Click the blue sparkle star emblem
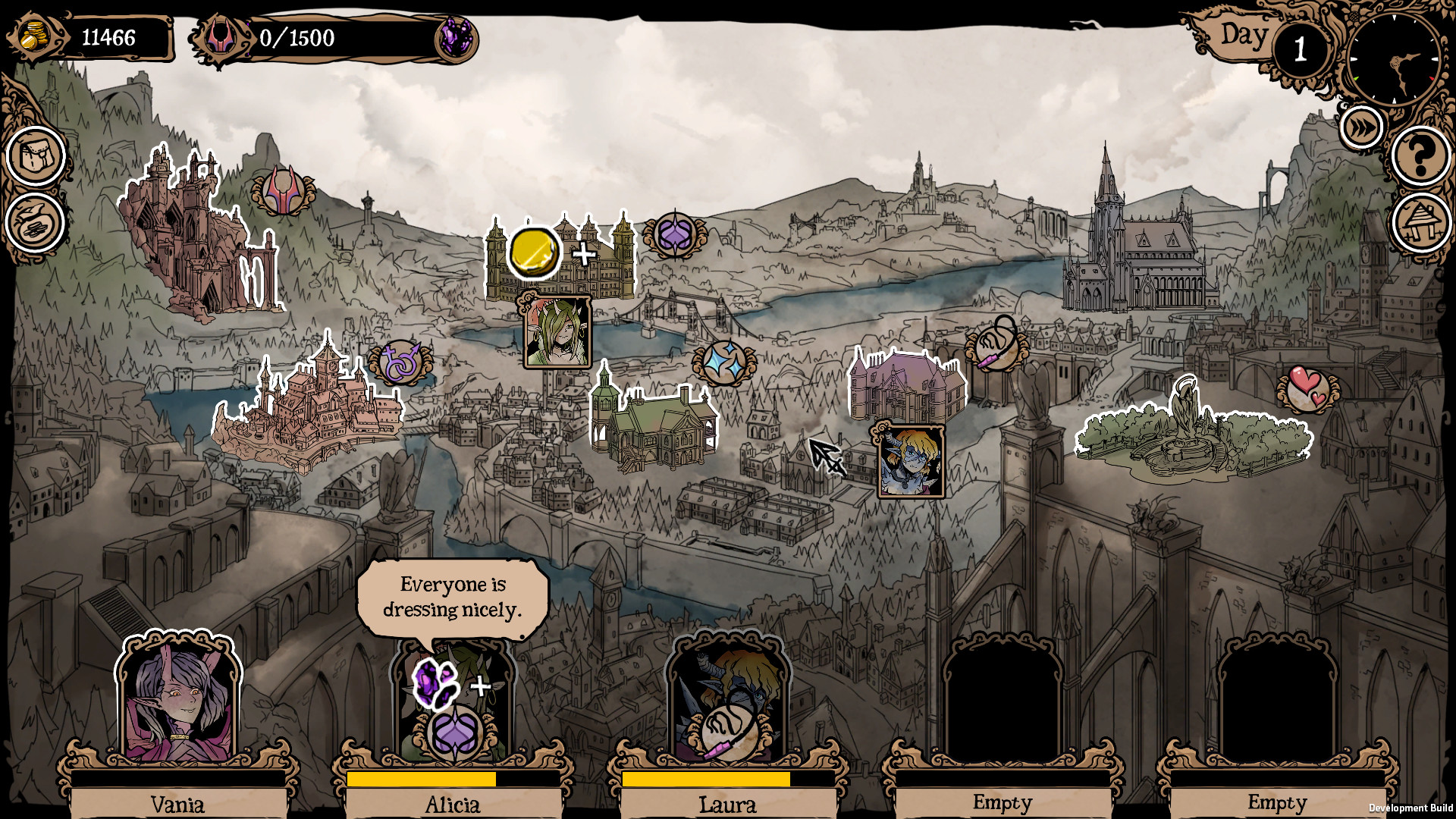The height and width of the screenshot is (819, 1456). pos(723,362)
